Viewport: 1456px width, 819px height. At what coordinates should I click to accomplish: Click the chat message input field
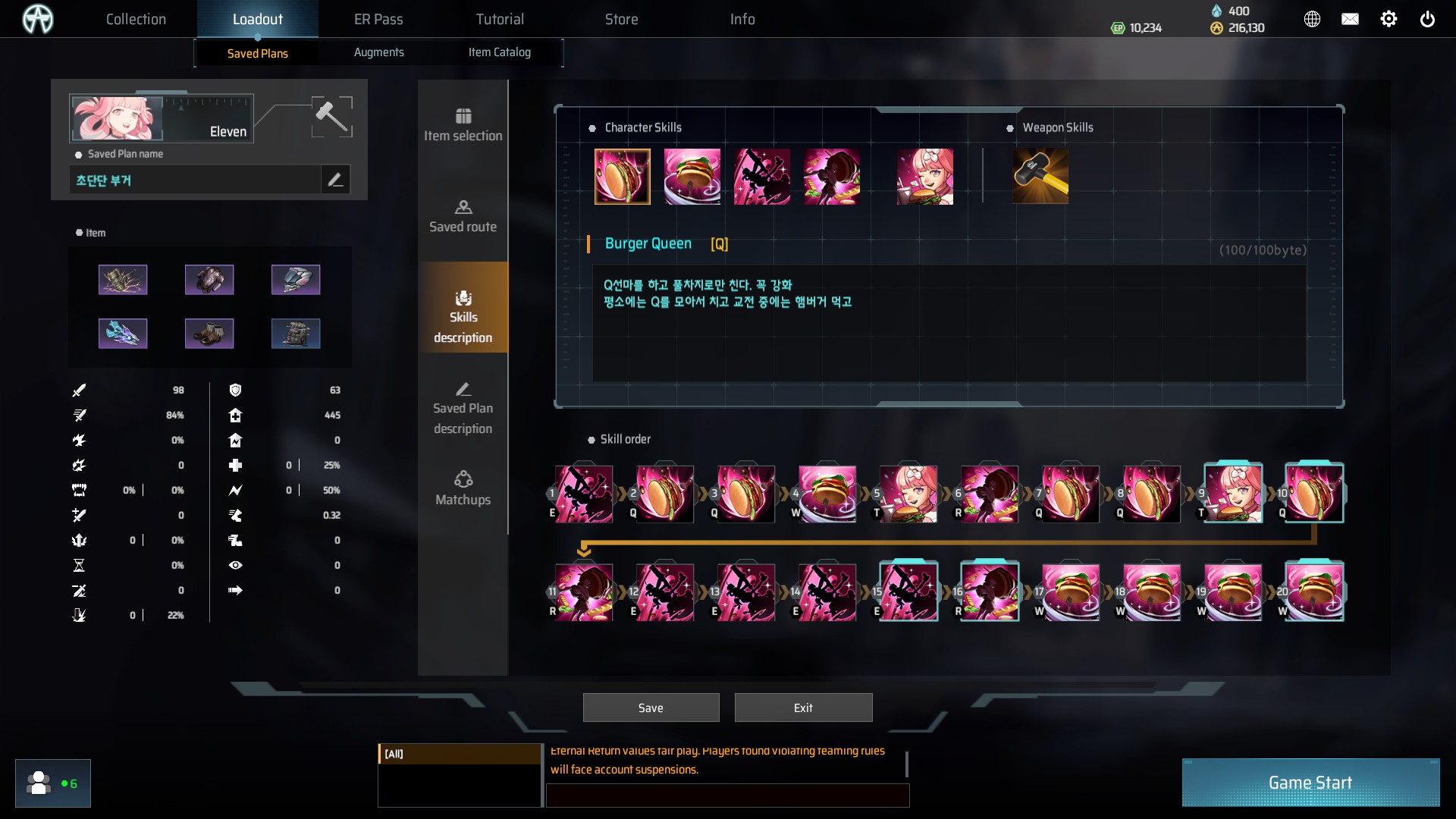coord(727,795)
